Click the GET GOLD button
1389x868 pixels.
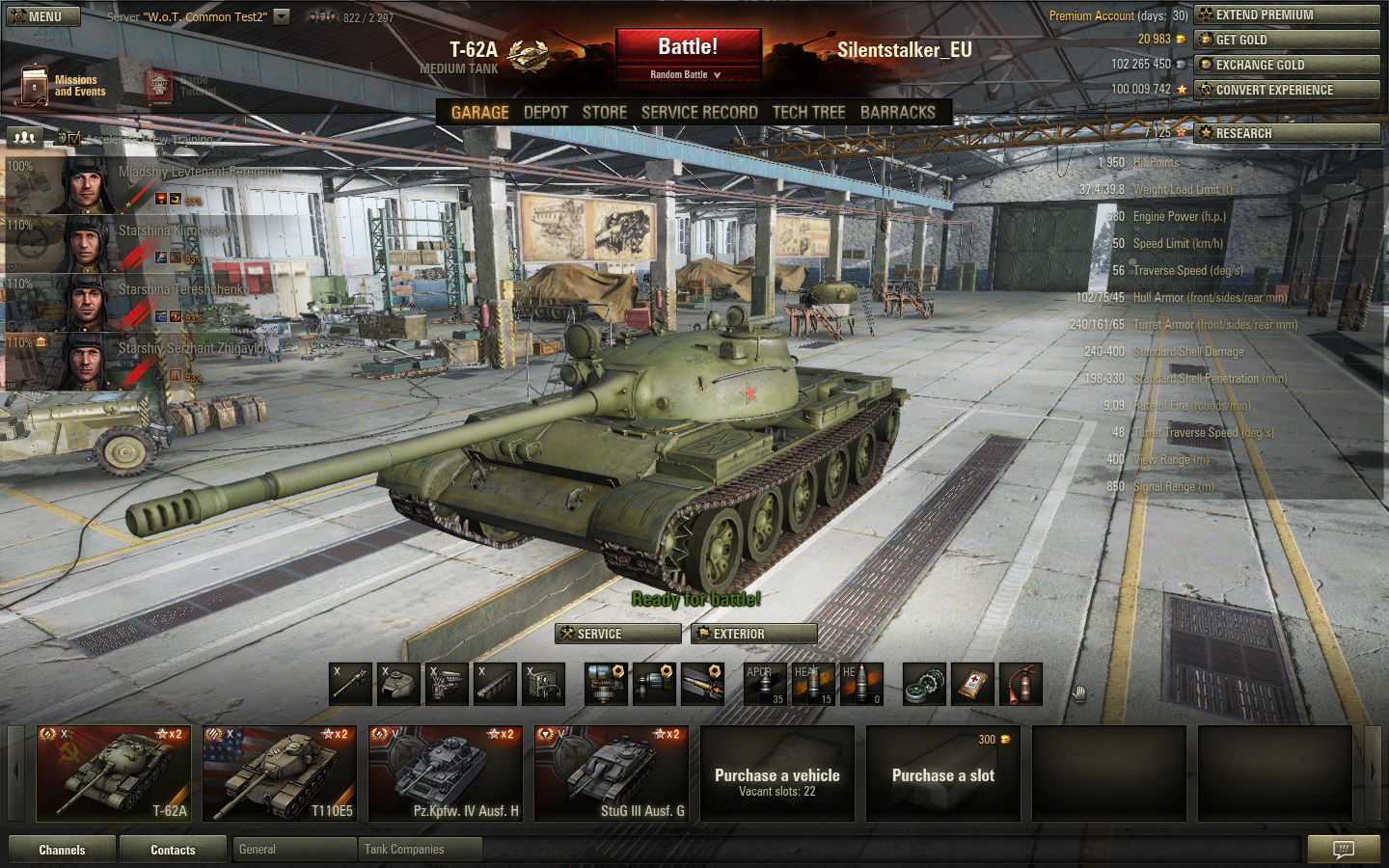tap(1287, 40)
